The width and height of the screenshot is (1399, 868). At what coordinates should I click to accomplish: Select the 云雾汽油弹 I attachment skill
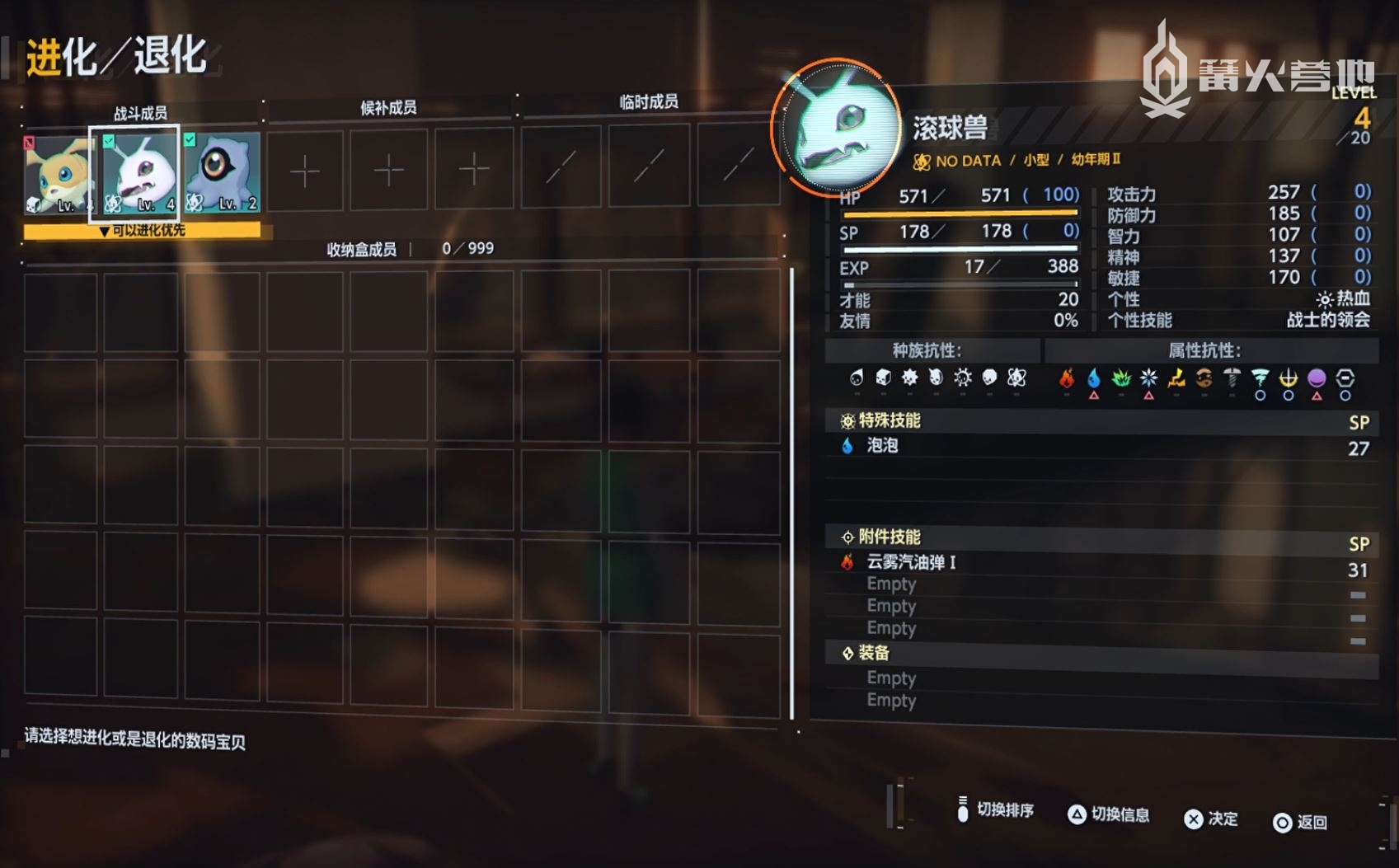(x=911, y=563)
